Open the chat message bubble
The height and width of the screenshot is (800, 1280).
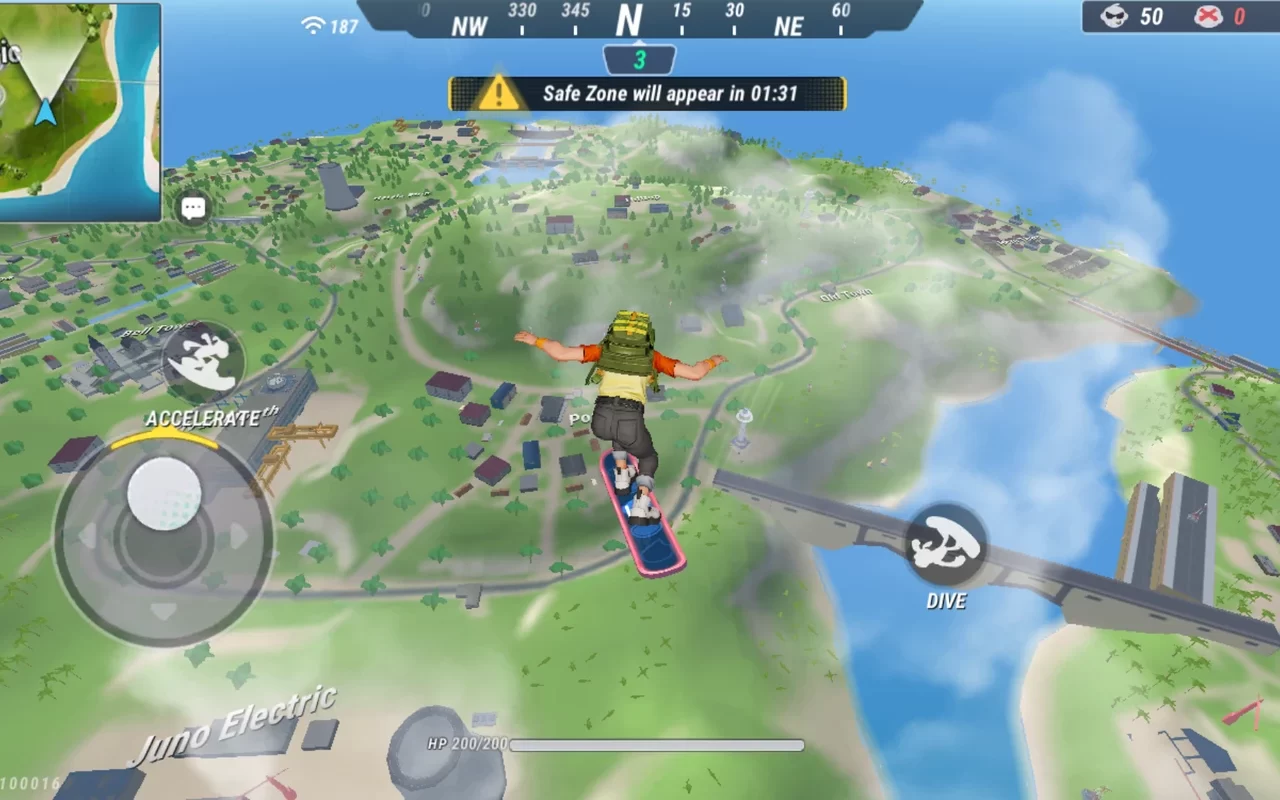pos(192,207)
